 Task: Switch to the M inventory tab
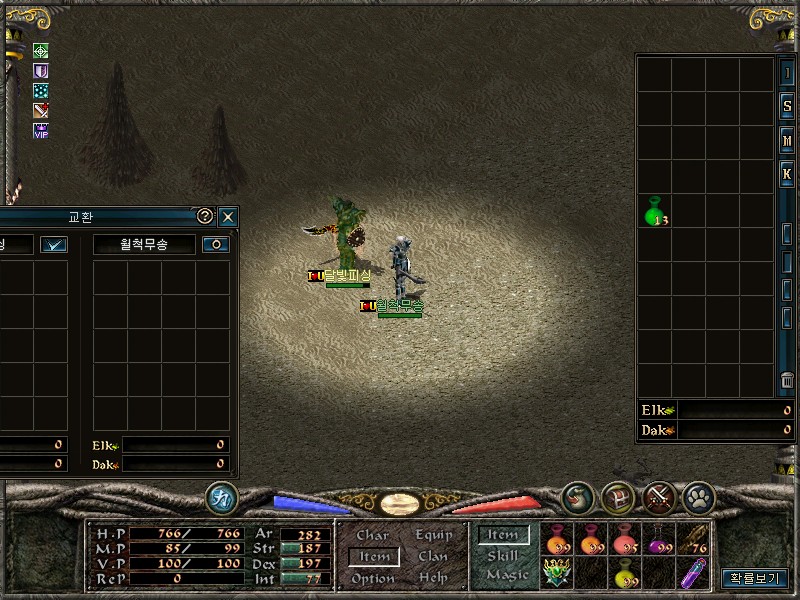787,140
